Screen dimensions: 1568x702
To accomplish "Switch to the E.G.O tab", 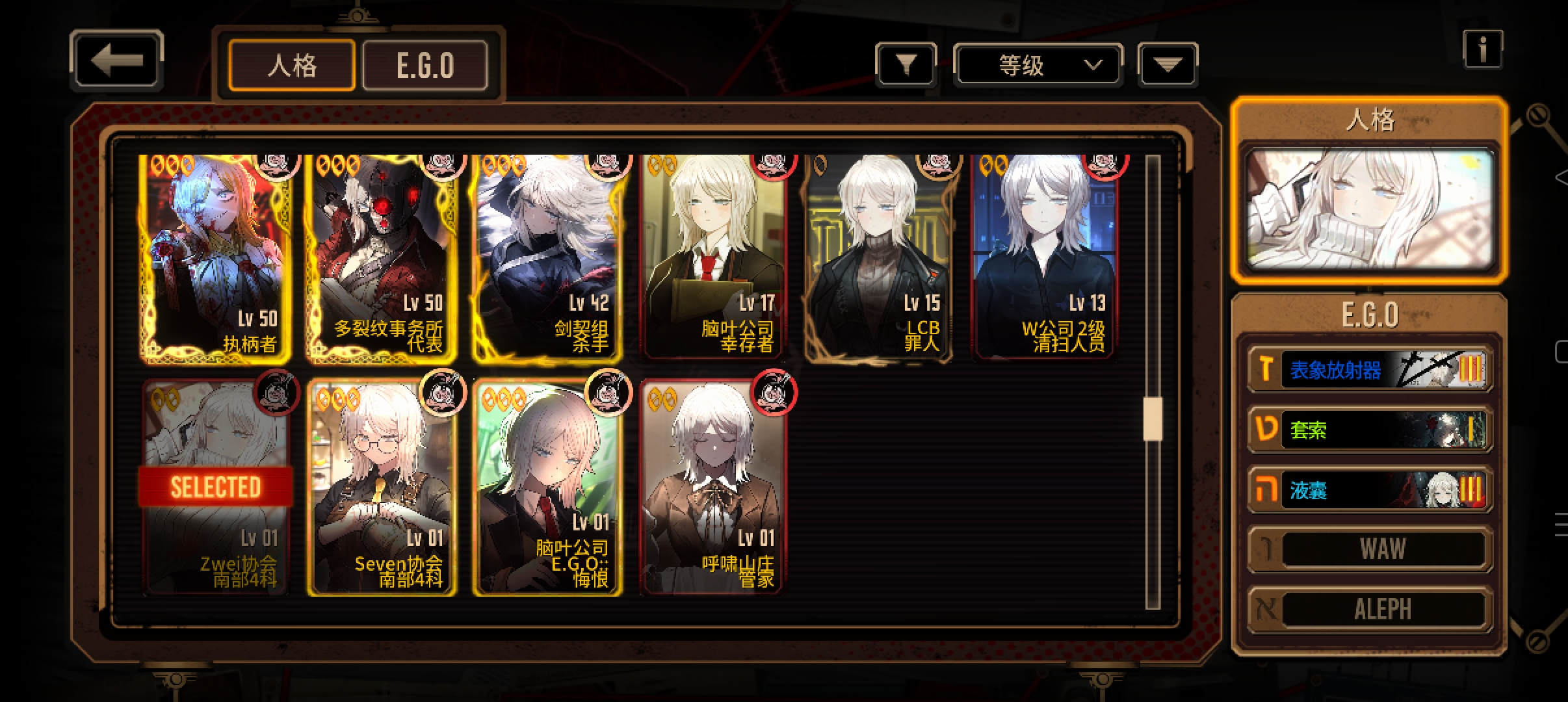I will coord(425,65).
